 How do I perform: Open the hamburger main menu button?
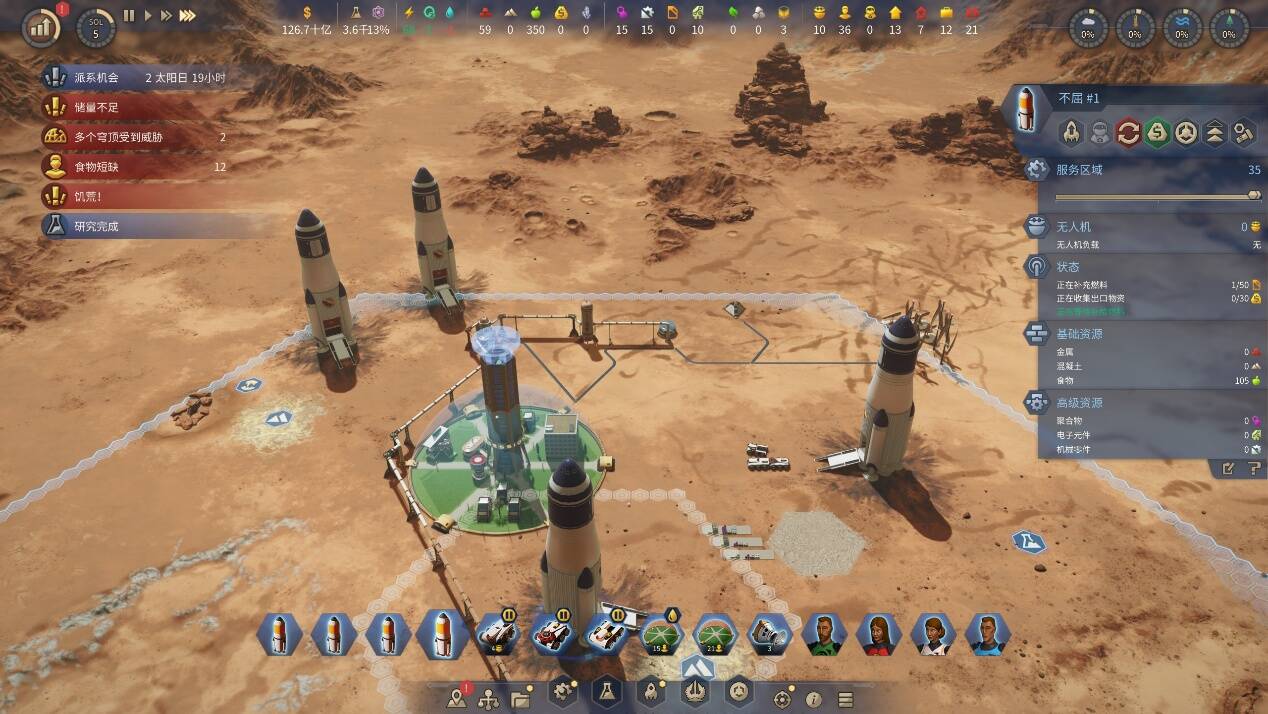point(845,699)
